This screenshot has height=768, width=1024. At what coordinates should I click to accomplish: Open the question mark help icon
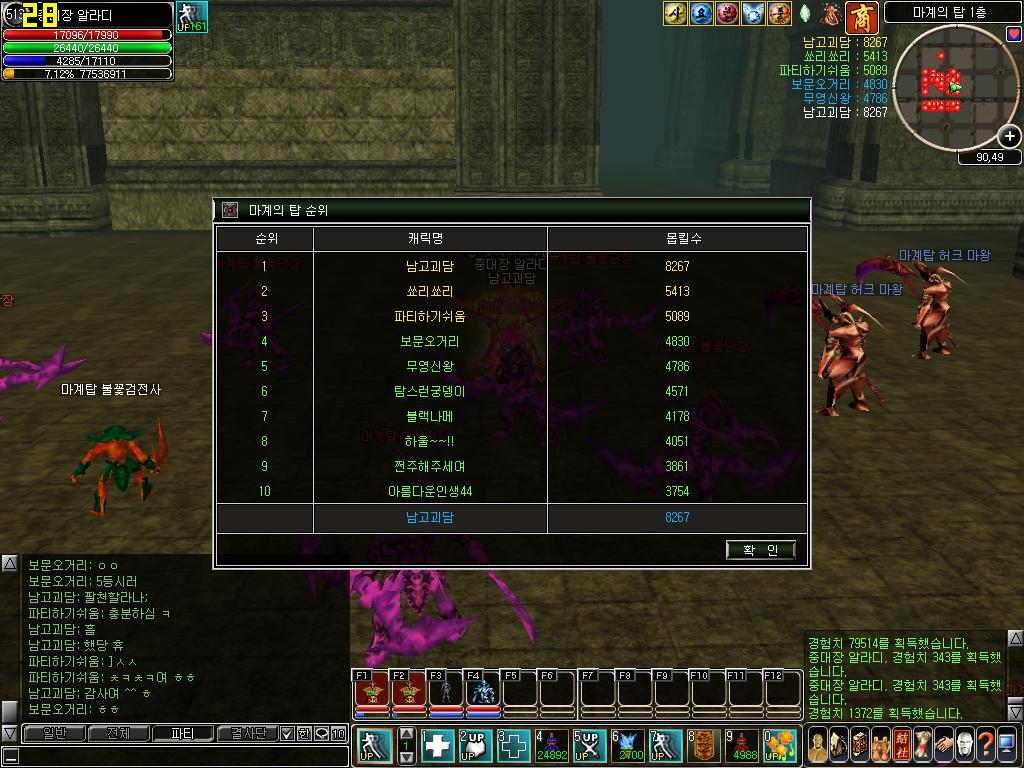tap(987, 745)
